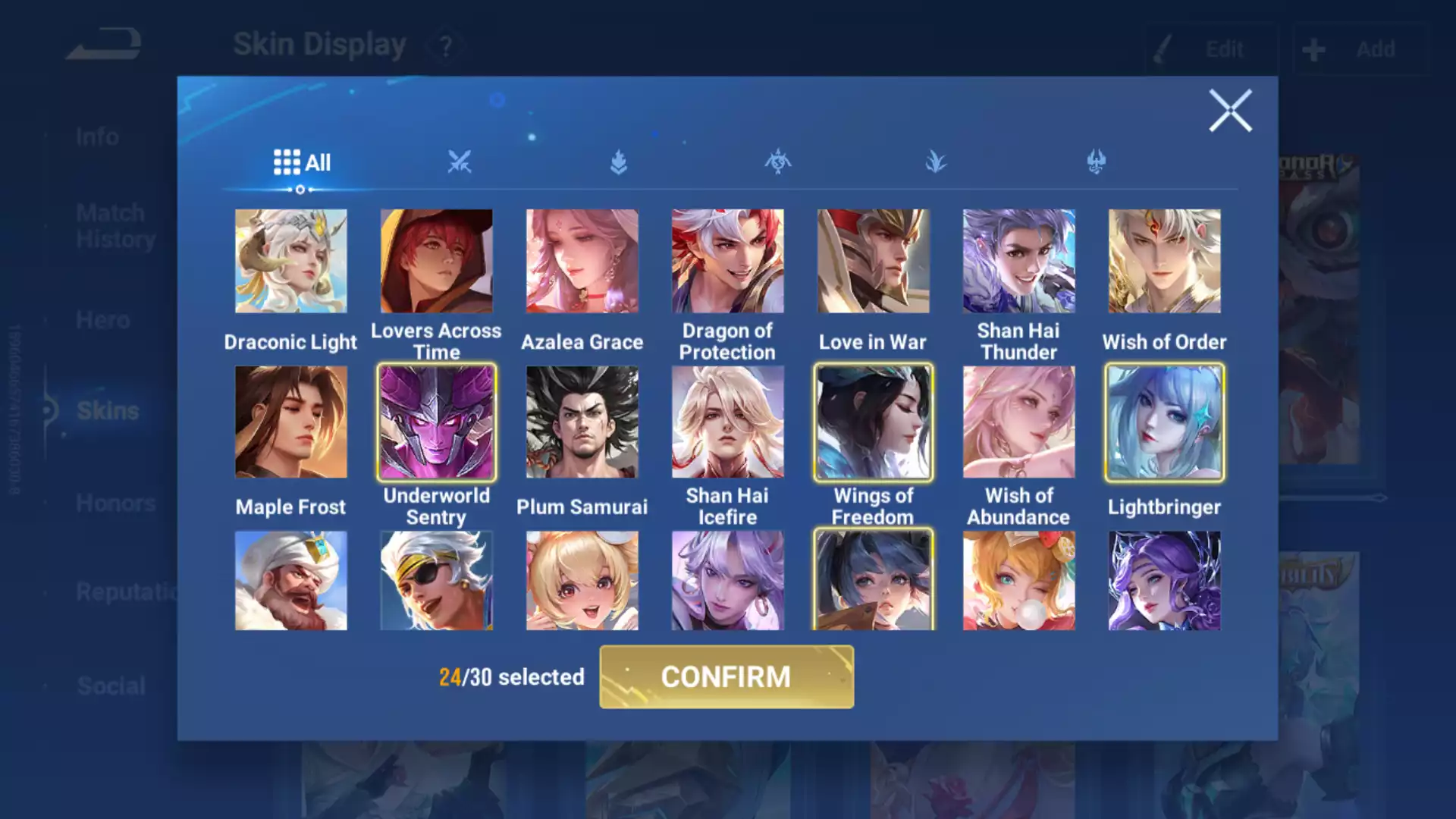
Task: Confirm the skin selection
Action: tap(726, 676)
